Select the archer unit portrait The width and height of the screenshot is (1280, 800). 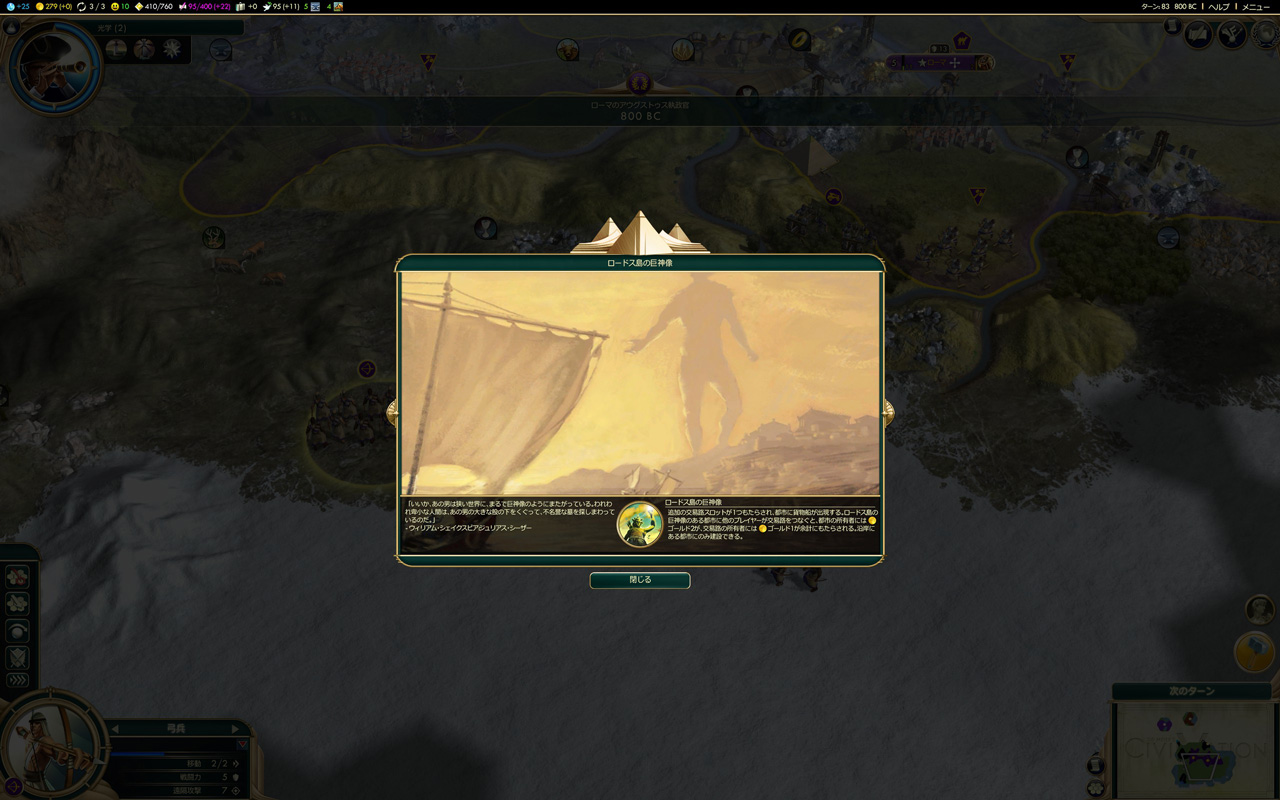pyautogui.click(x=50, y=743)
